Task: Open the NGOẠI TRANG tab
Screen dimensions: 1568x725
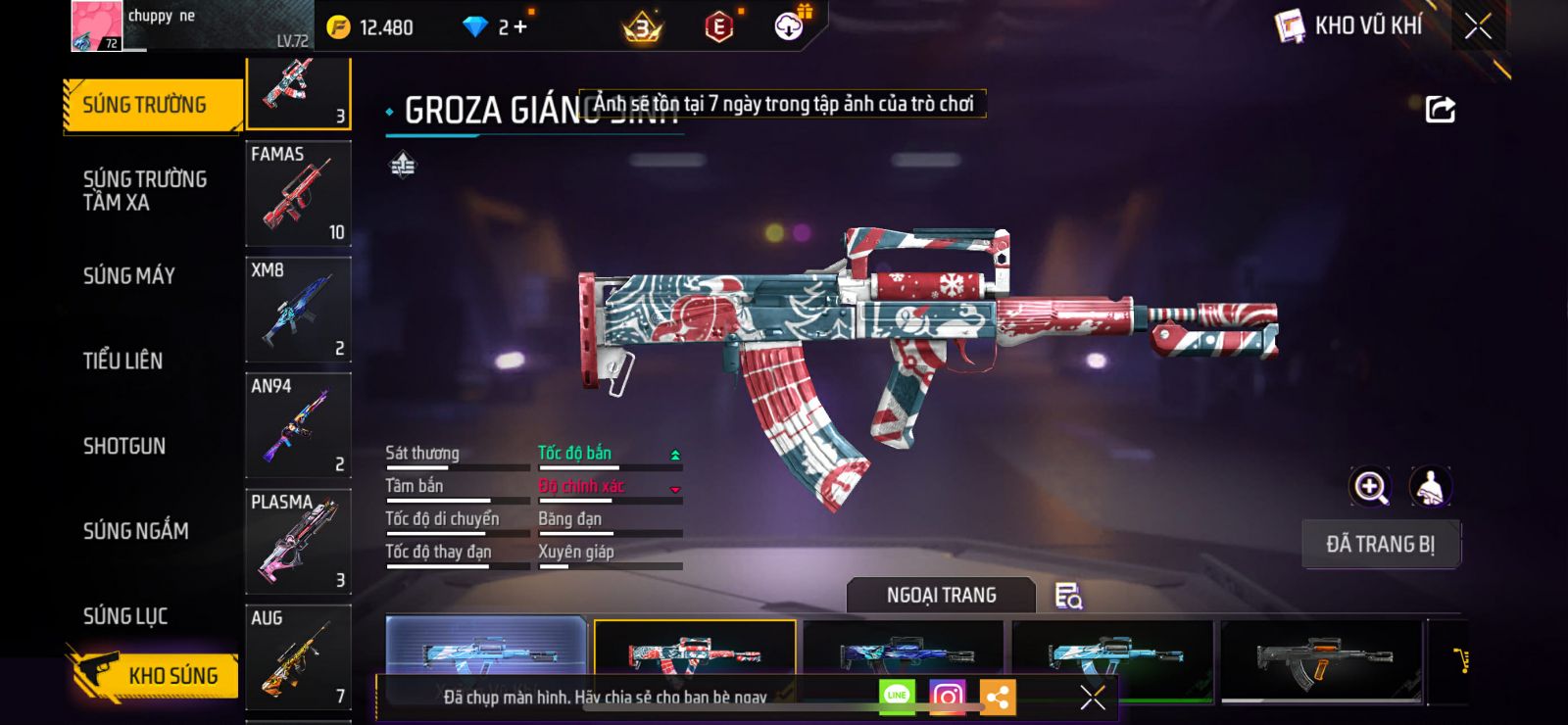Action: tap(941, 596)
